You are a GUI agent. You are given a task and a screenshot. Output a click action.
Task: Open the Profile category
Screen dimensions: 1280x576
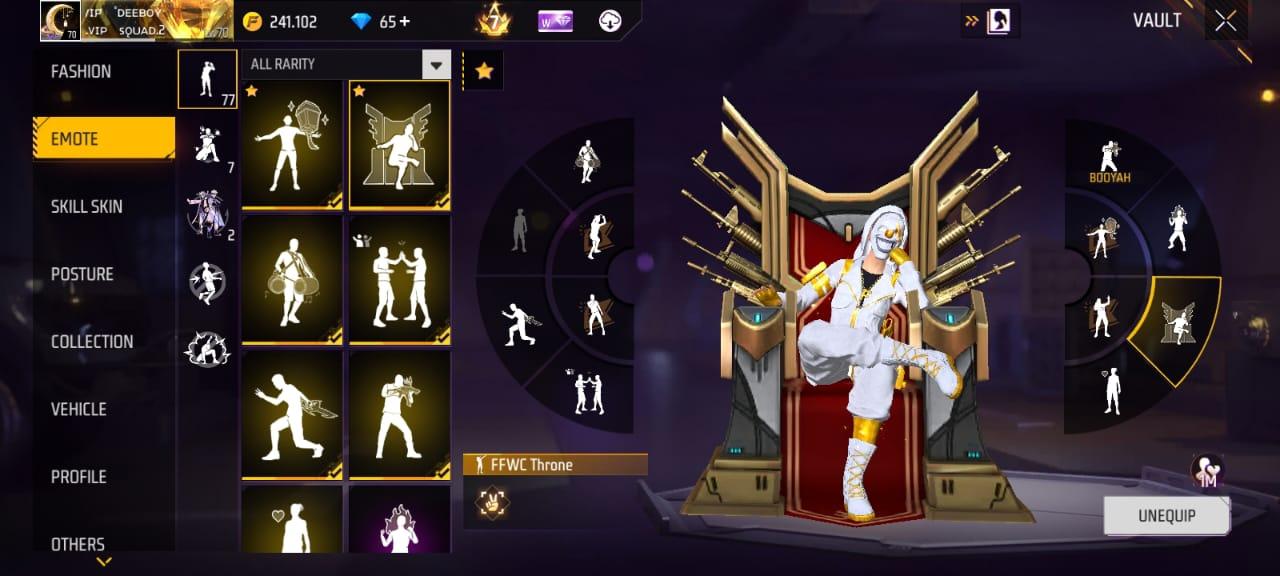coord(79,477)
